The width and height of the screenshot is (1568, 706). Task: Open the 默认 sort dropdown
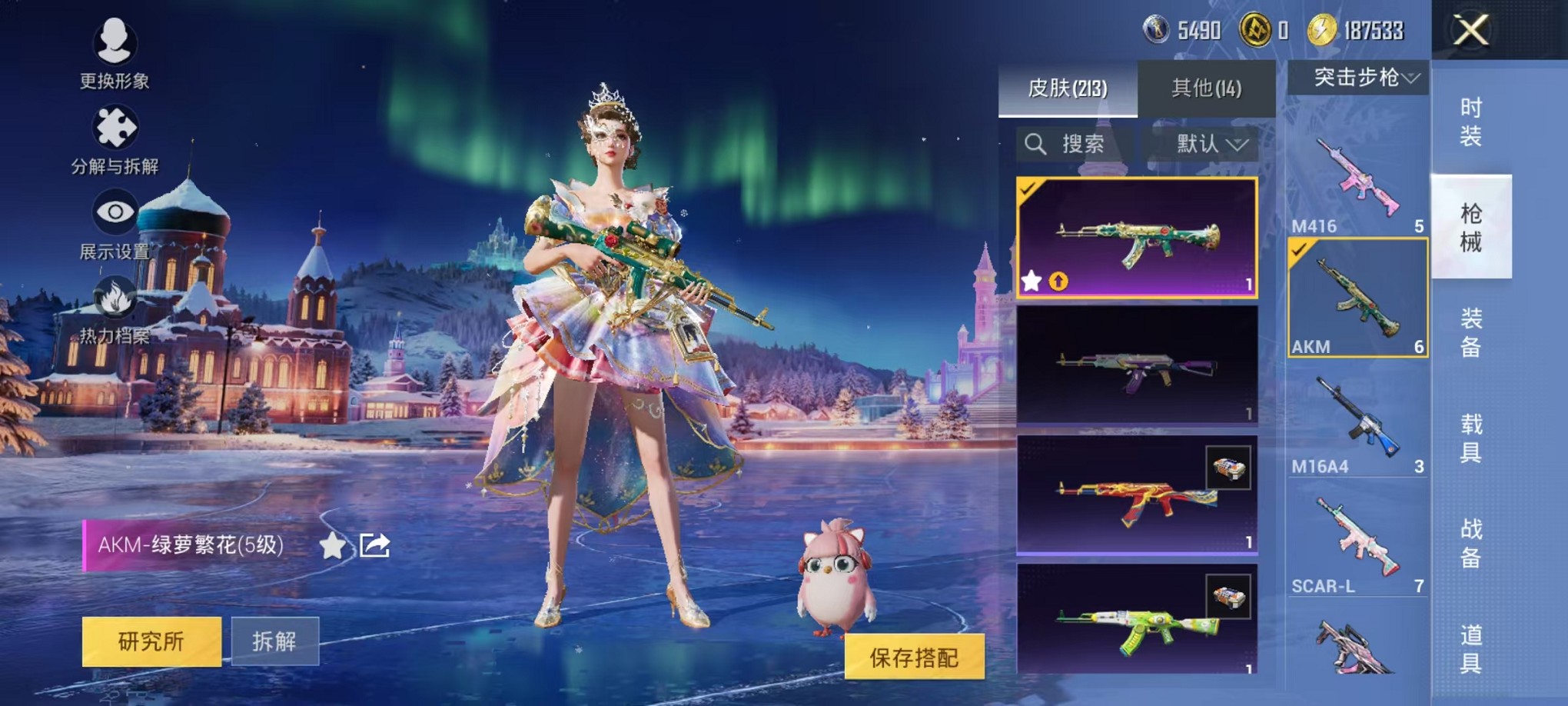pyautogui.click(x=1211, y=144)
